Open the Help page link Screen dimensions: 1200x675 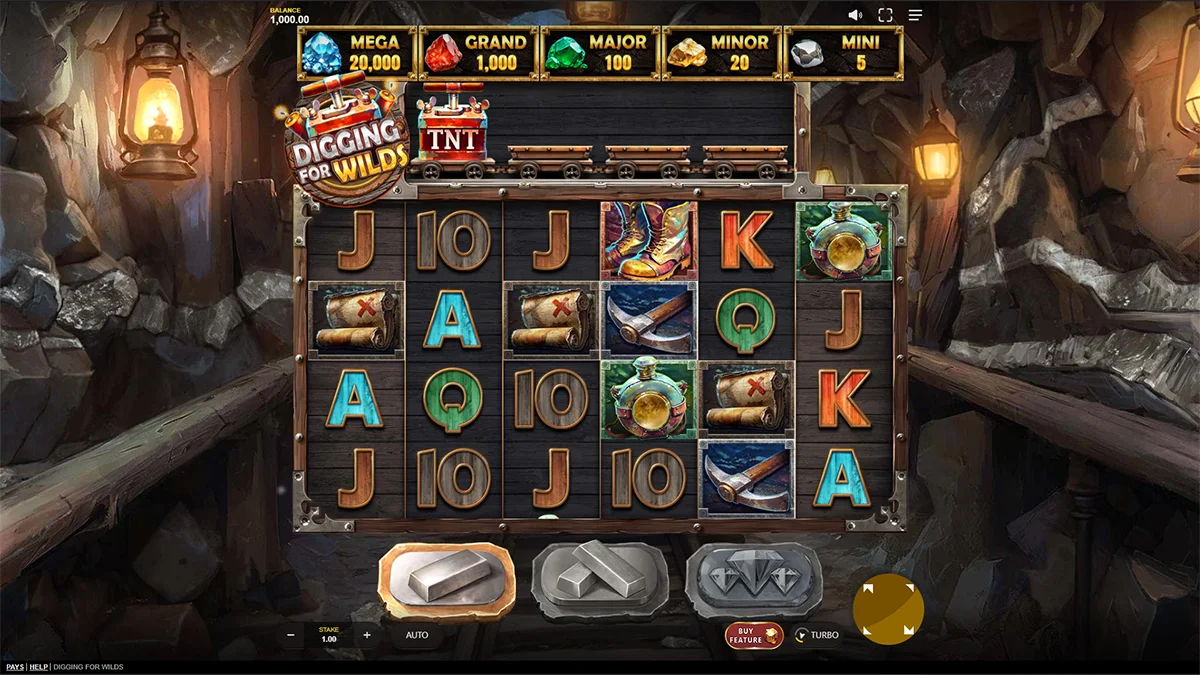tap(39, 667)
